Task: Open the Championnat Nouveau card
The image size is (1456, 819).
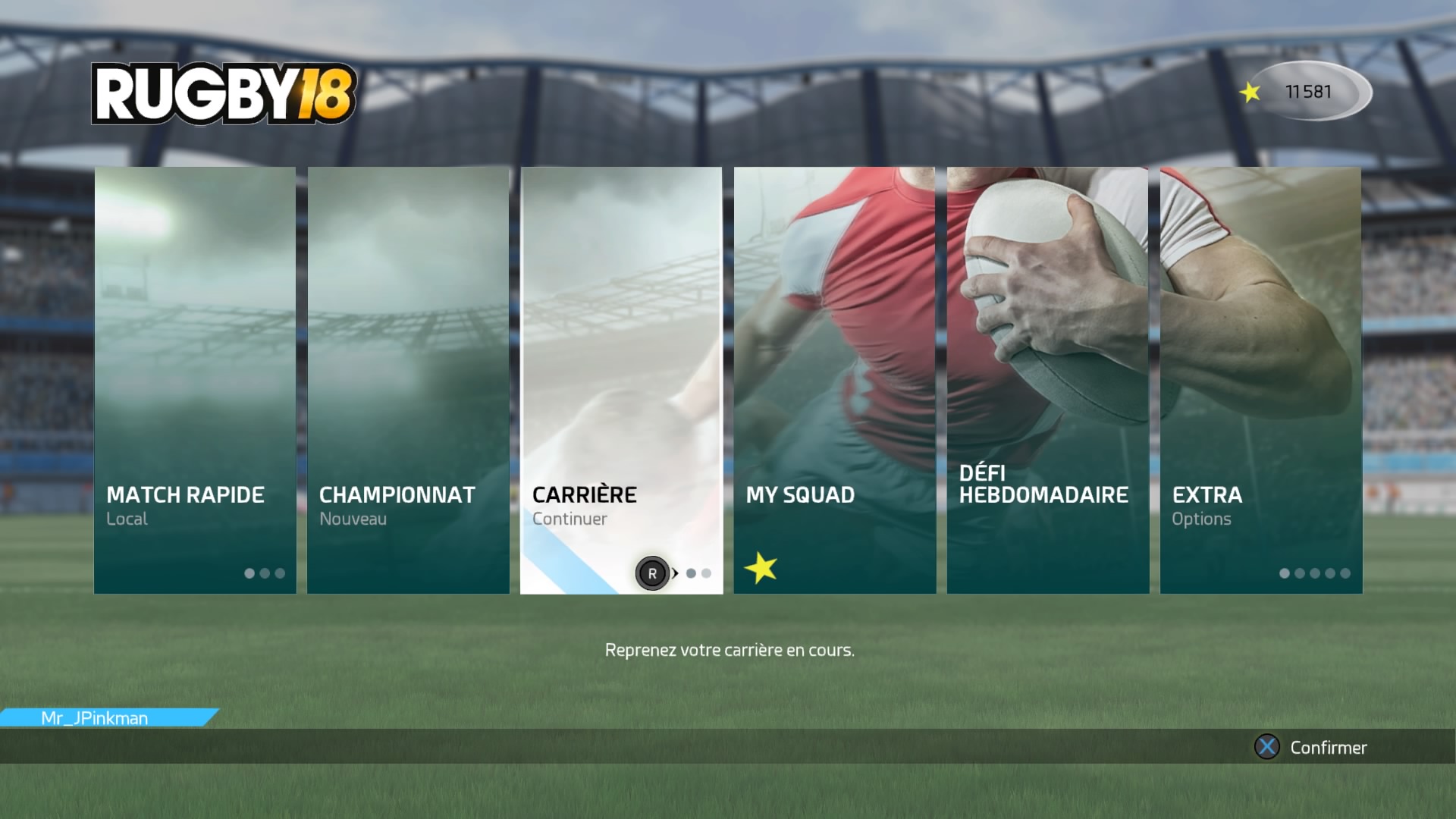Action: click(408, 356)
